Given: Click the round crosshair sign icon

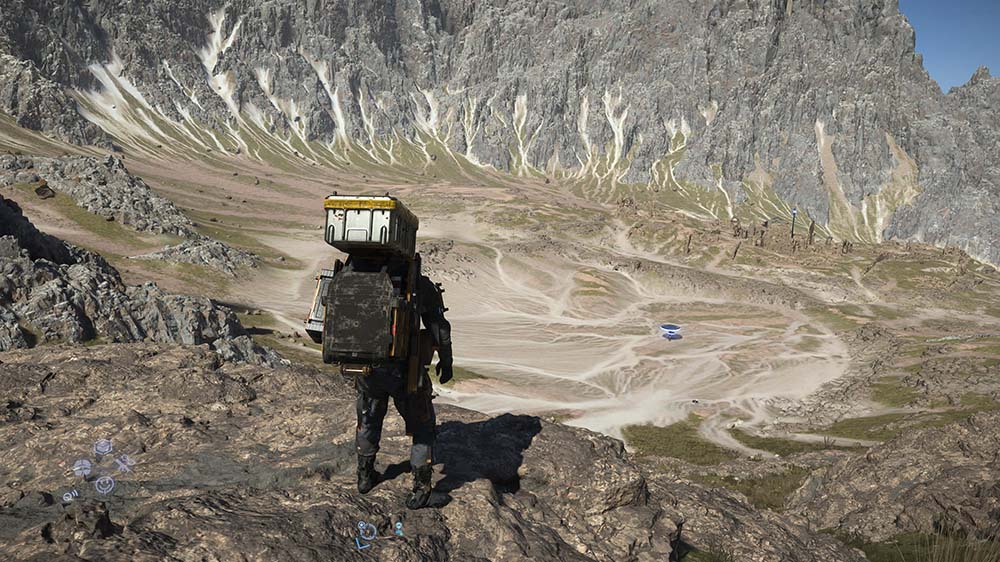Looking at the screenshot, I should (82, 467).
